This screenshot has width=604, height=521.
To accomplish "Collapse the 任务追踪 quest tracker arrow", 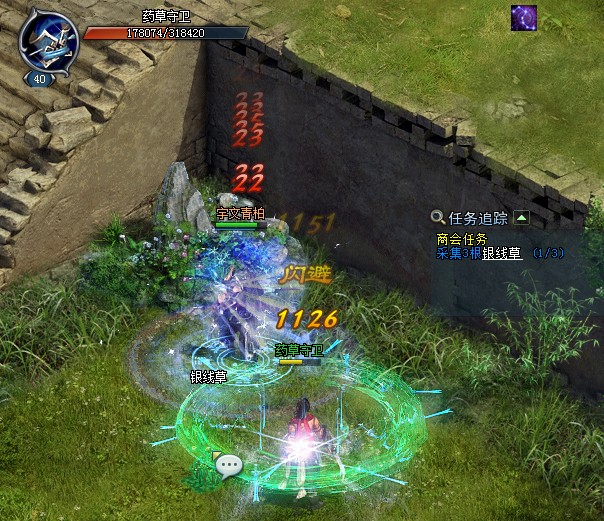I will click(x=521, y=217).
